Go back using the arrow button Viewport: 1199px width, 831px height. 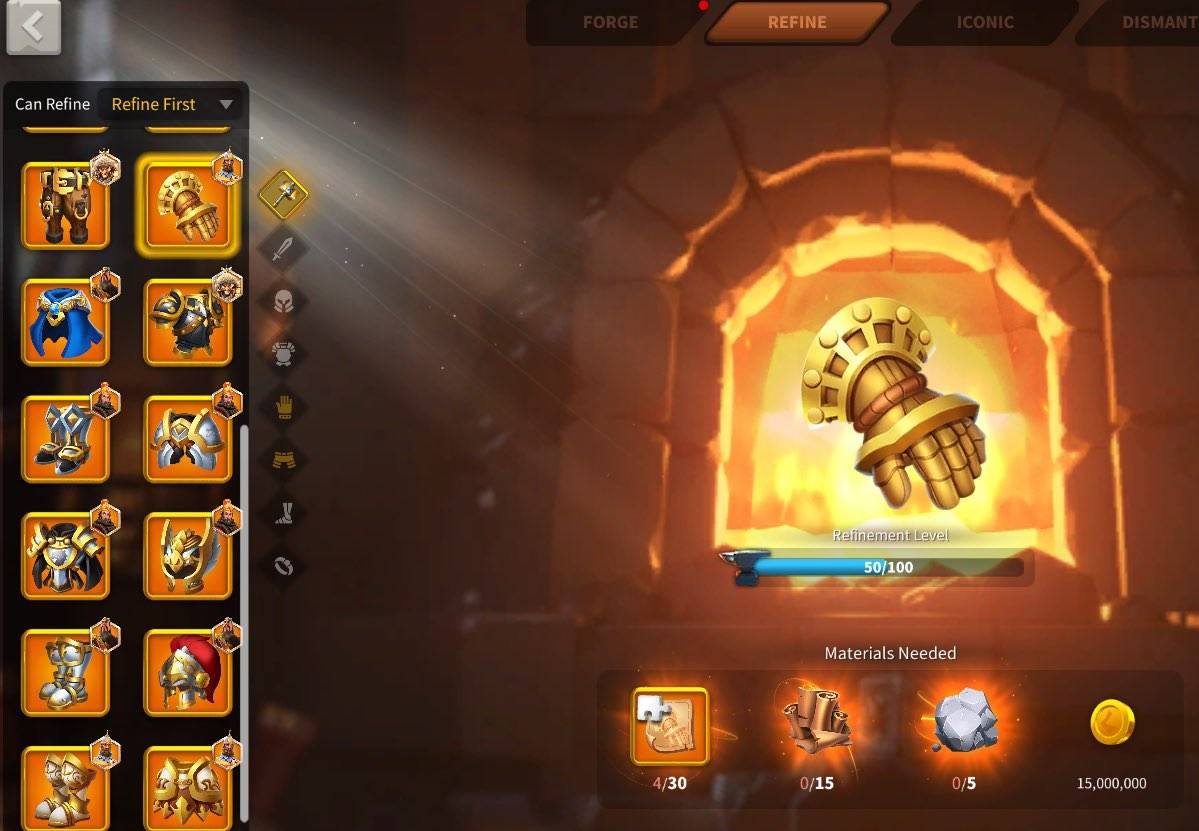tap(33, 27)
